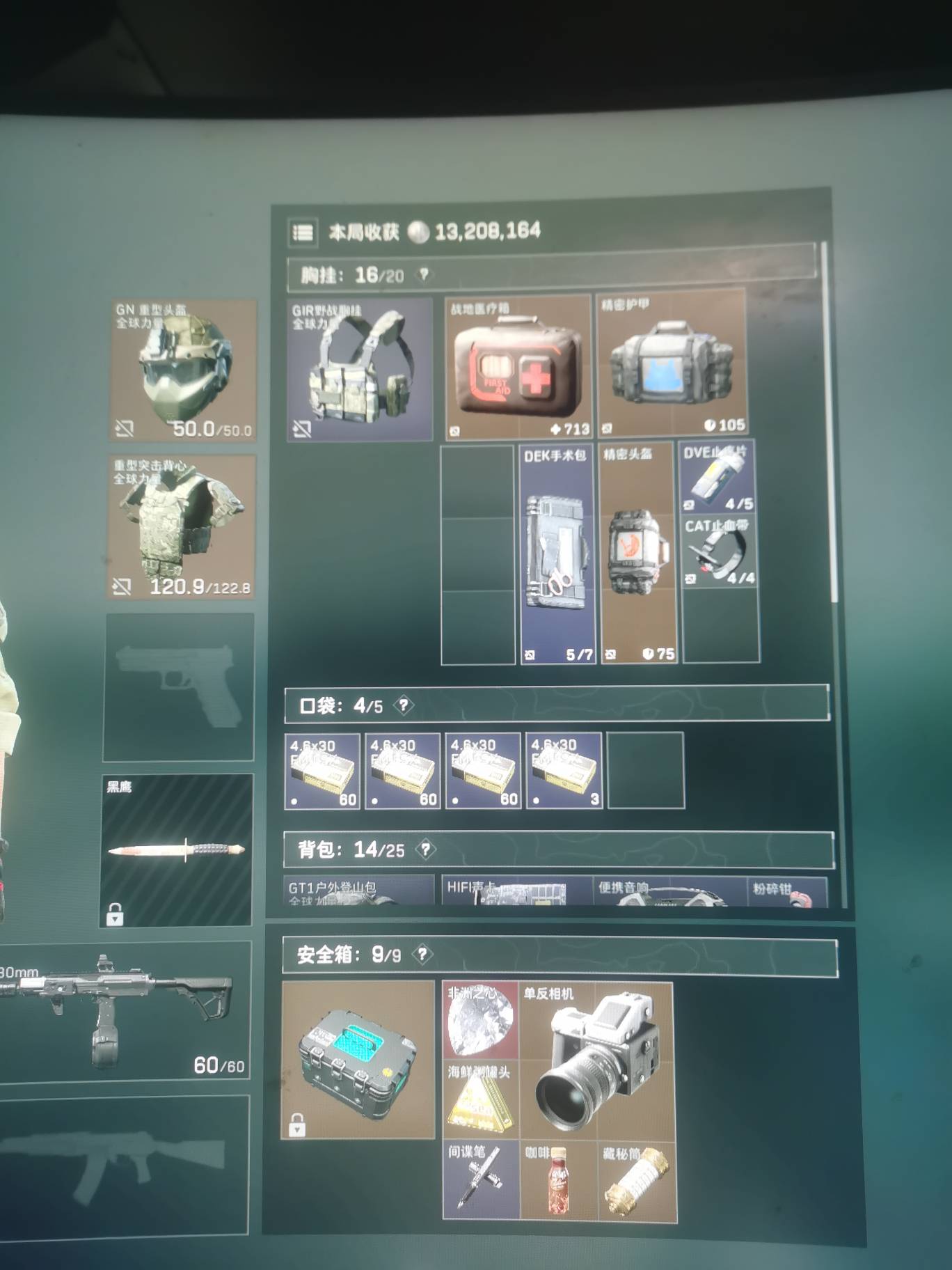
Task: Select the 战地医疗箱 first aid kit
Action: 518,366
